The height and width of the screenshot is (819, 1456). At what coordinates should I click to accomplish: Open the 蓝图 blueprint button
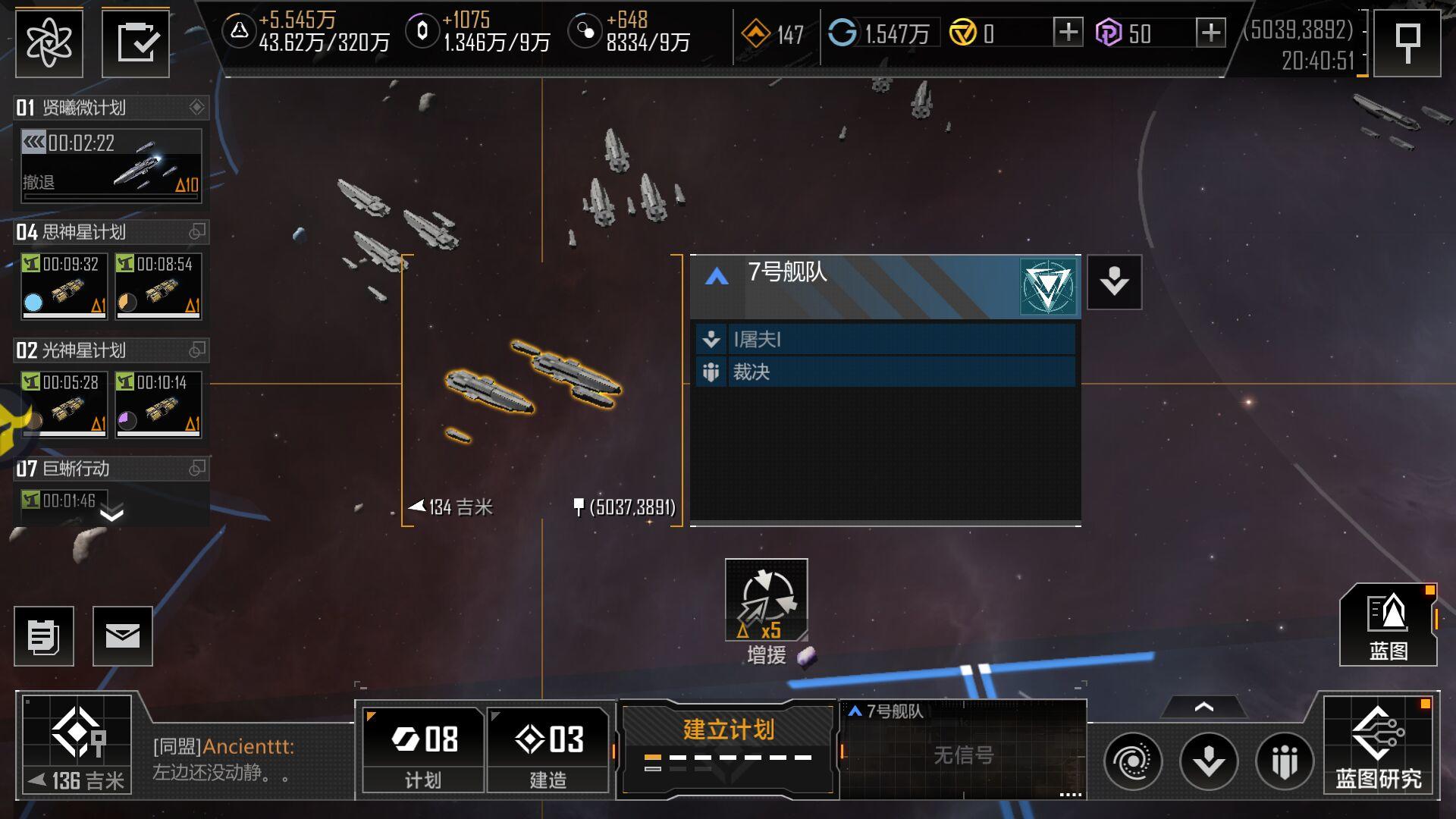1388,625
